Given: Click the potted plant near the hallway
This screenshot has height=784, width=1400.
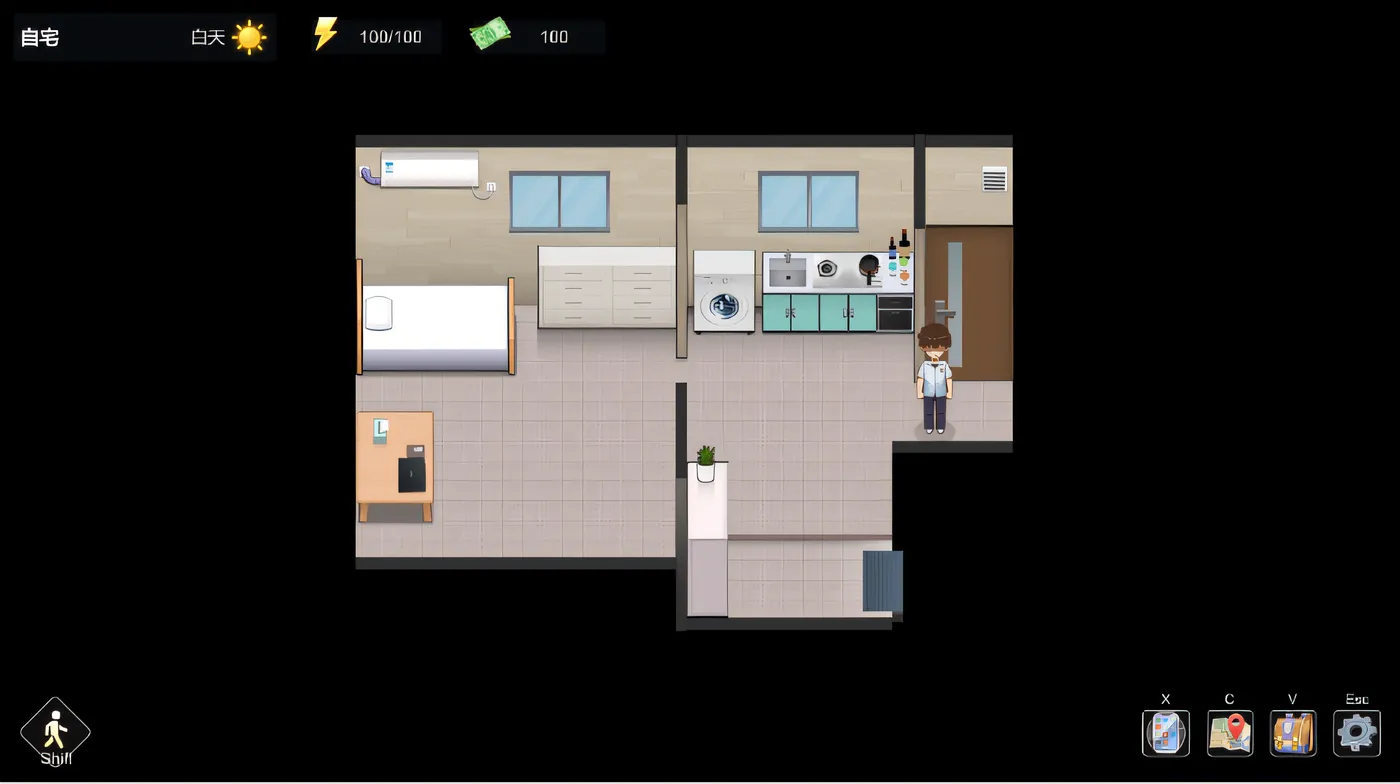Looking at the screenshot, I should 706,460.
